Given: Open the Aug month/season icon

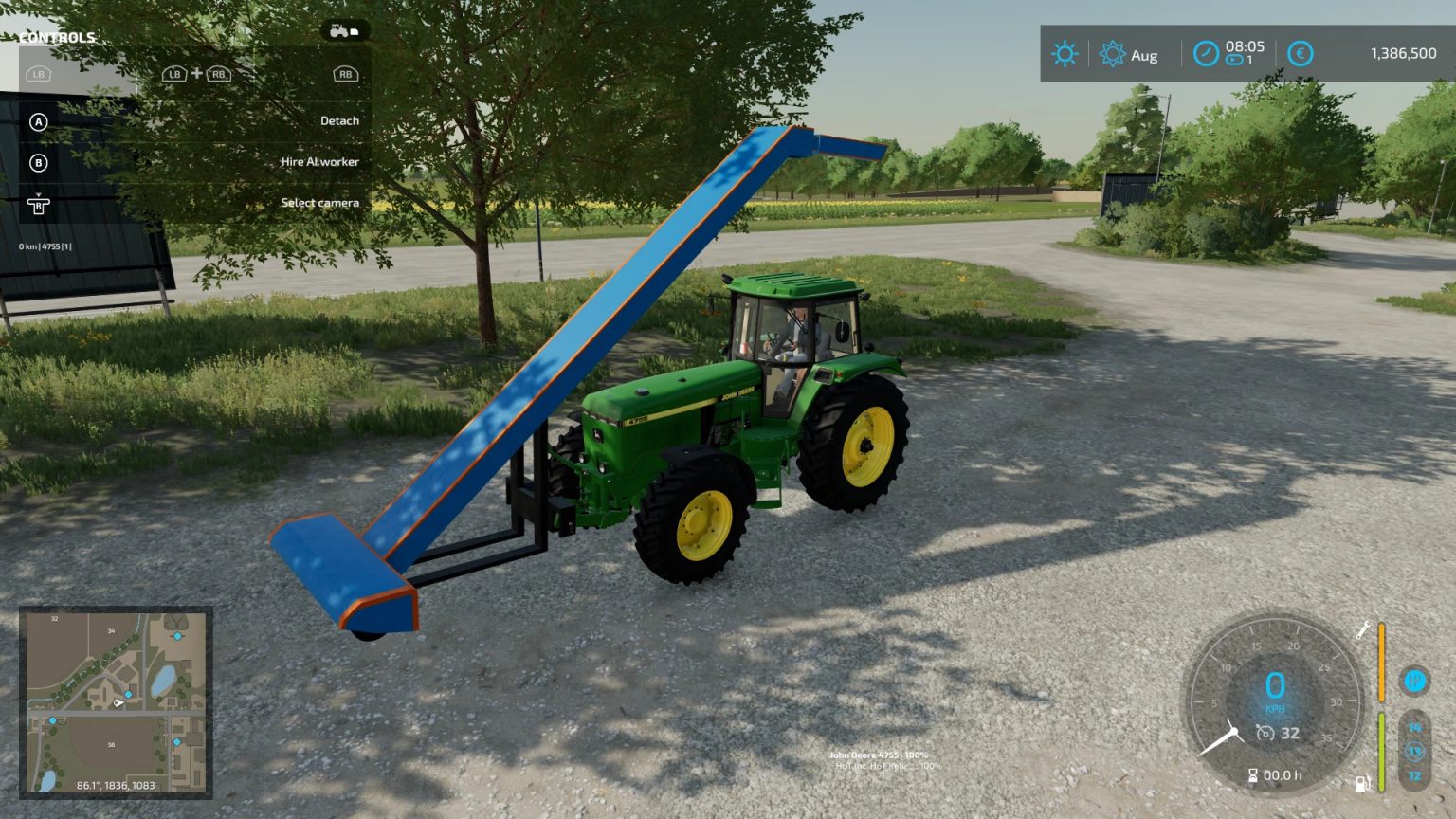Looking at the screenshot, I should point(1113,54).
